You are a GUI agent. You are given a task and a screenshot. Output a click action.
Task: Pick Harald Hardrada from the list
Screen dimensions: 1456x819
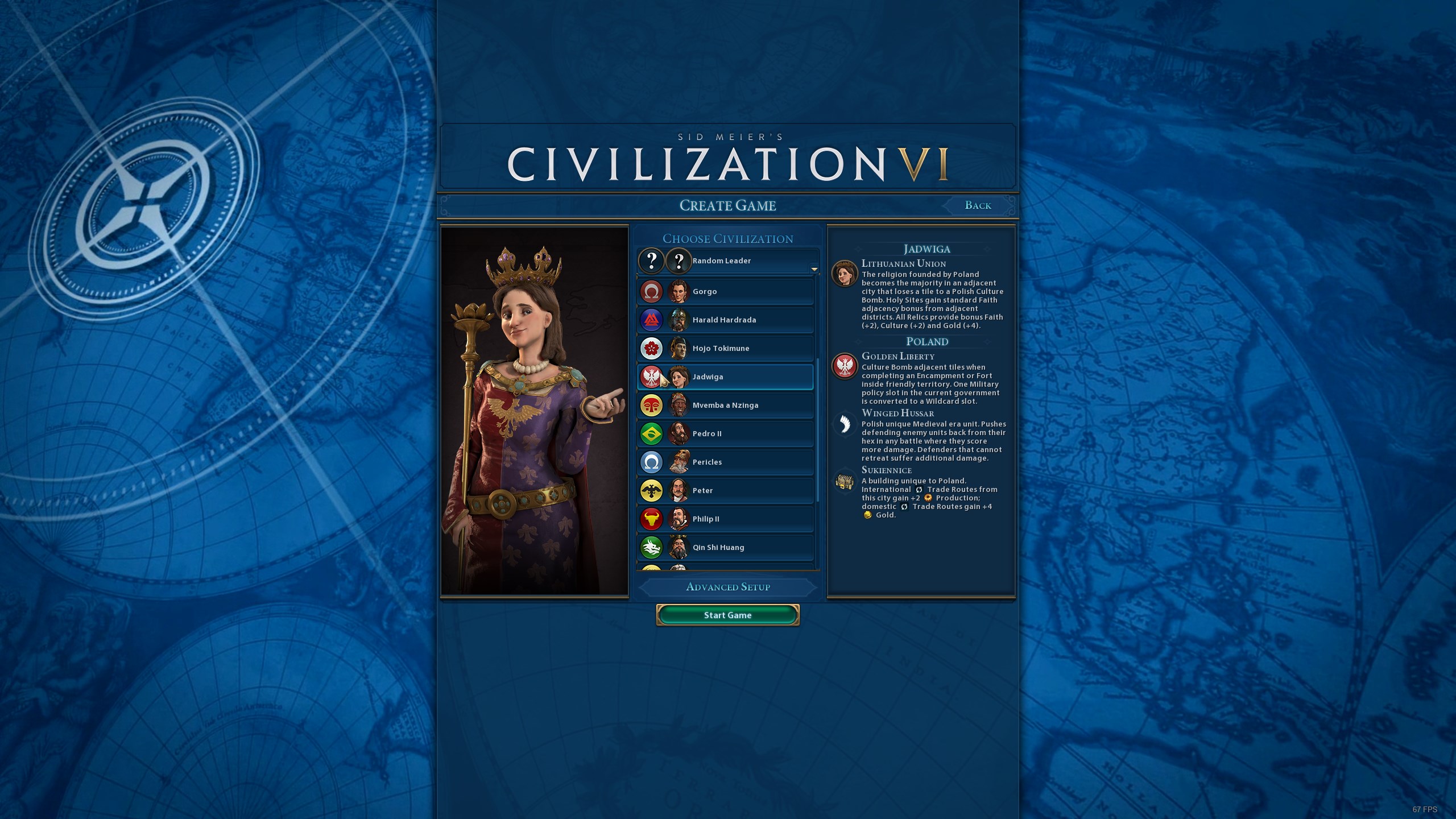(x=725, y=320)
